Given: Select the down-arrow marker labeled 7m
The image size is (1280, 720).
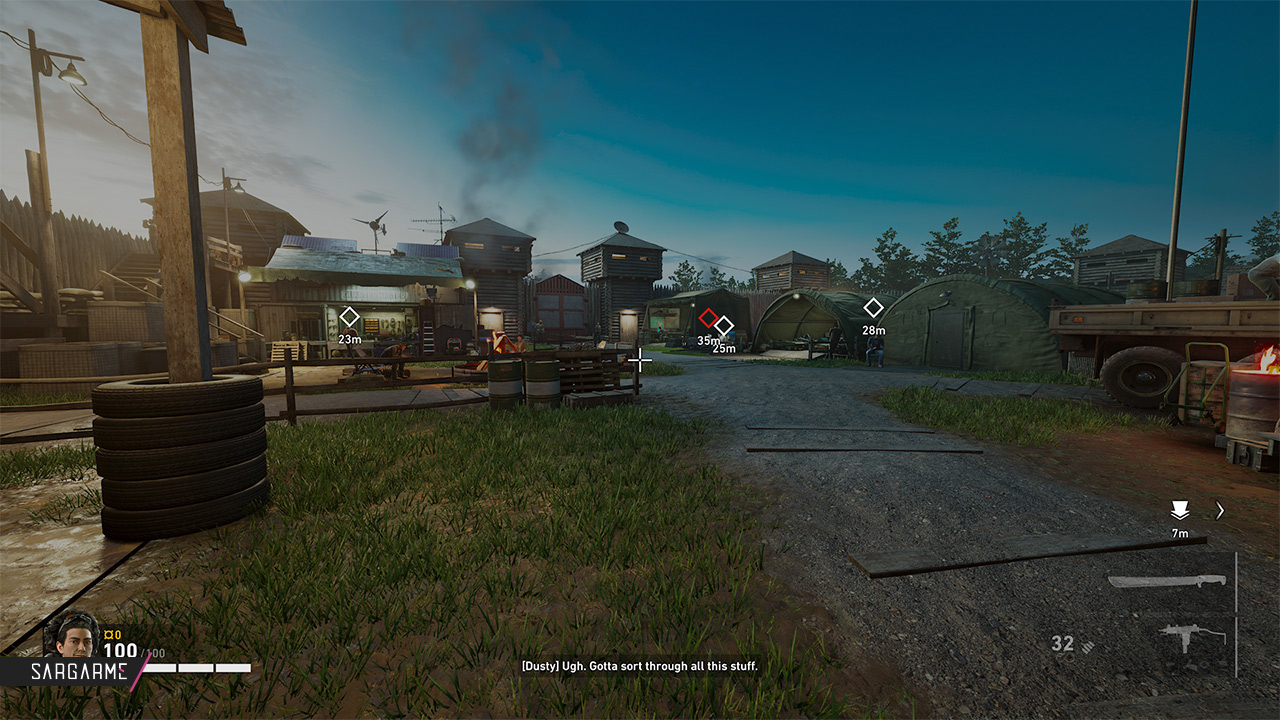Looking at the screenshot, I should [x=1180, y=510].
